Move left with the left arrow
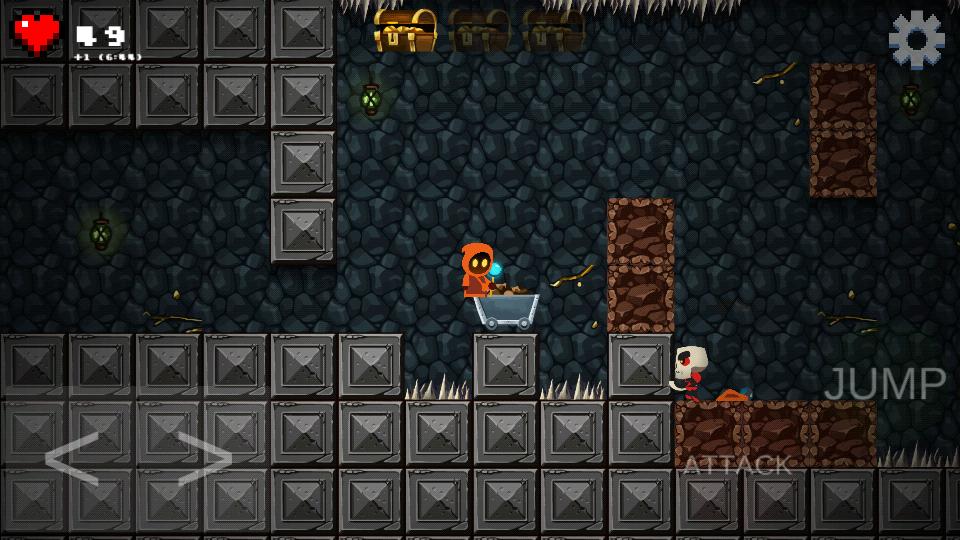Screen dimensions: 960x540 [72, 459]
